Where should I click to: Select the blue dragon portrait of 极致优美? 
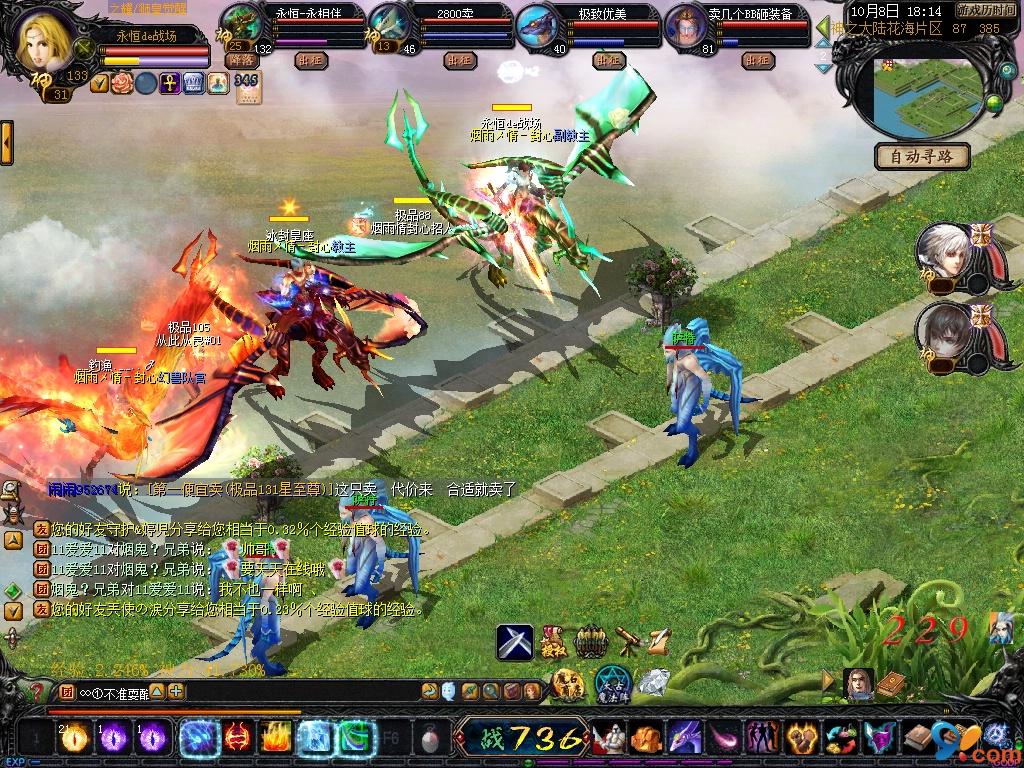click(538, 24)
